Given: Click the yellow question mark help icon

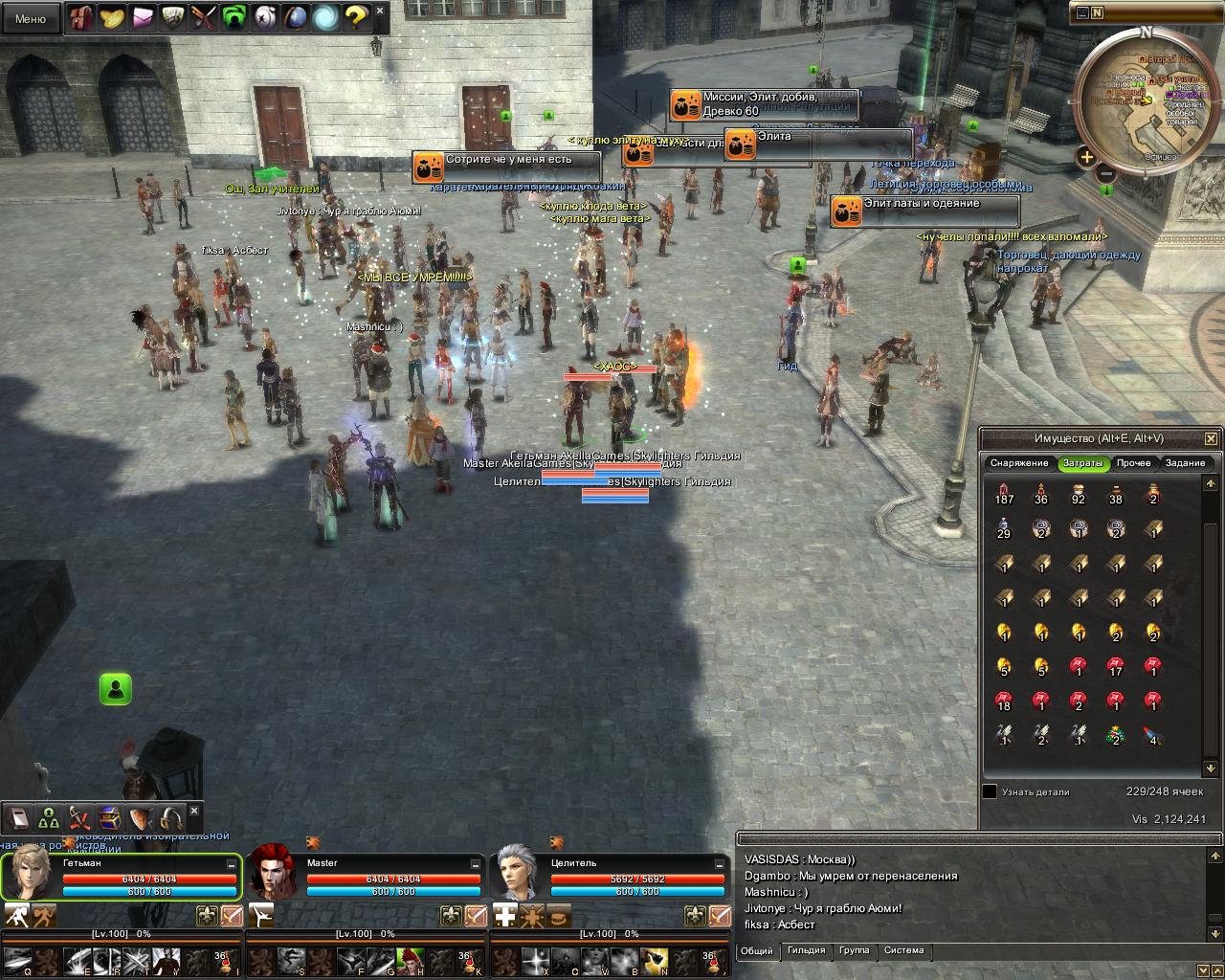Looking at the screenshot, I should (x=355, y=16).
